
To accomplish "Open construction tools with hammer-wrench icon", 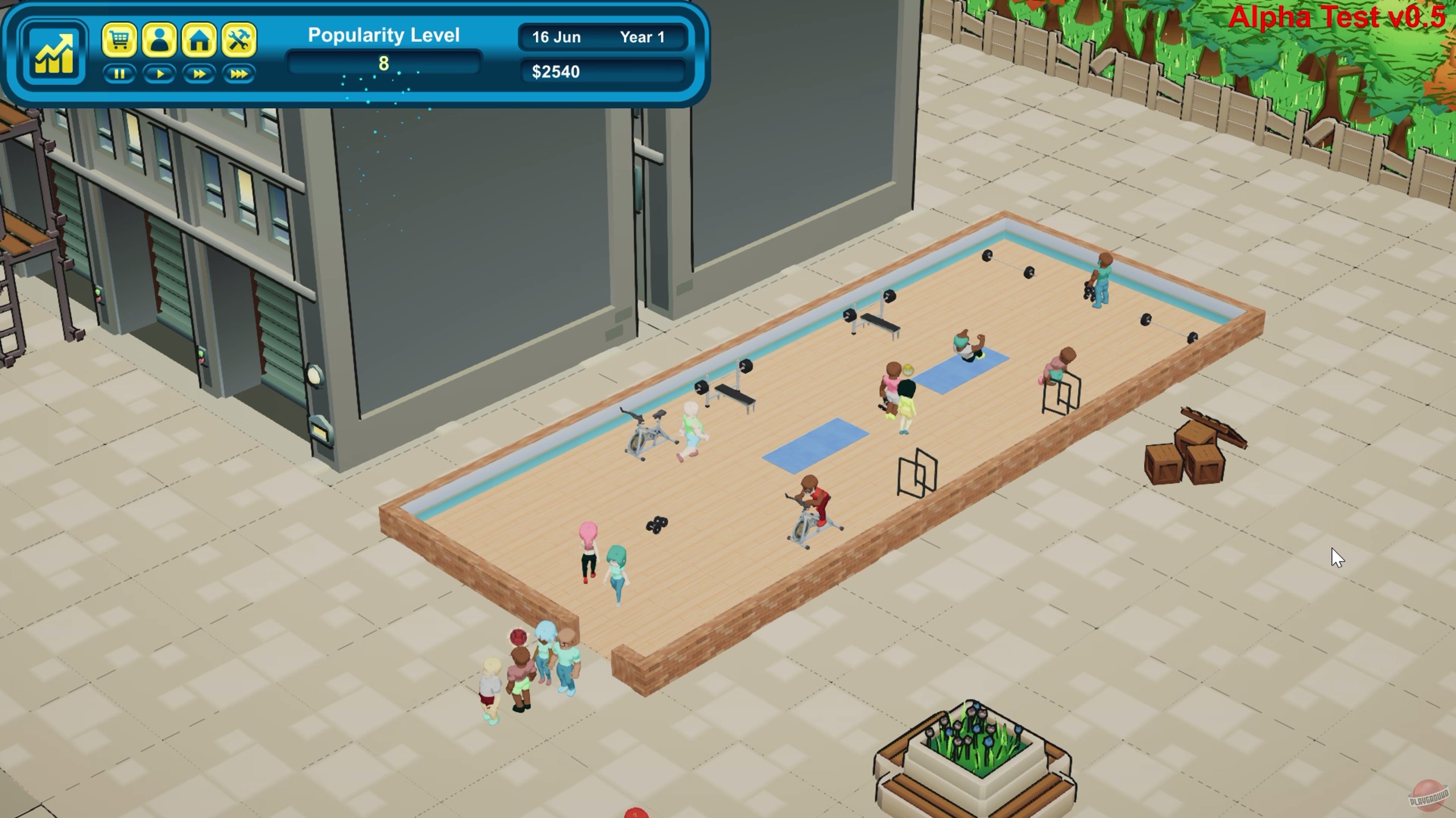I will (238, 40).
